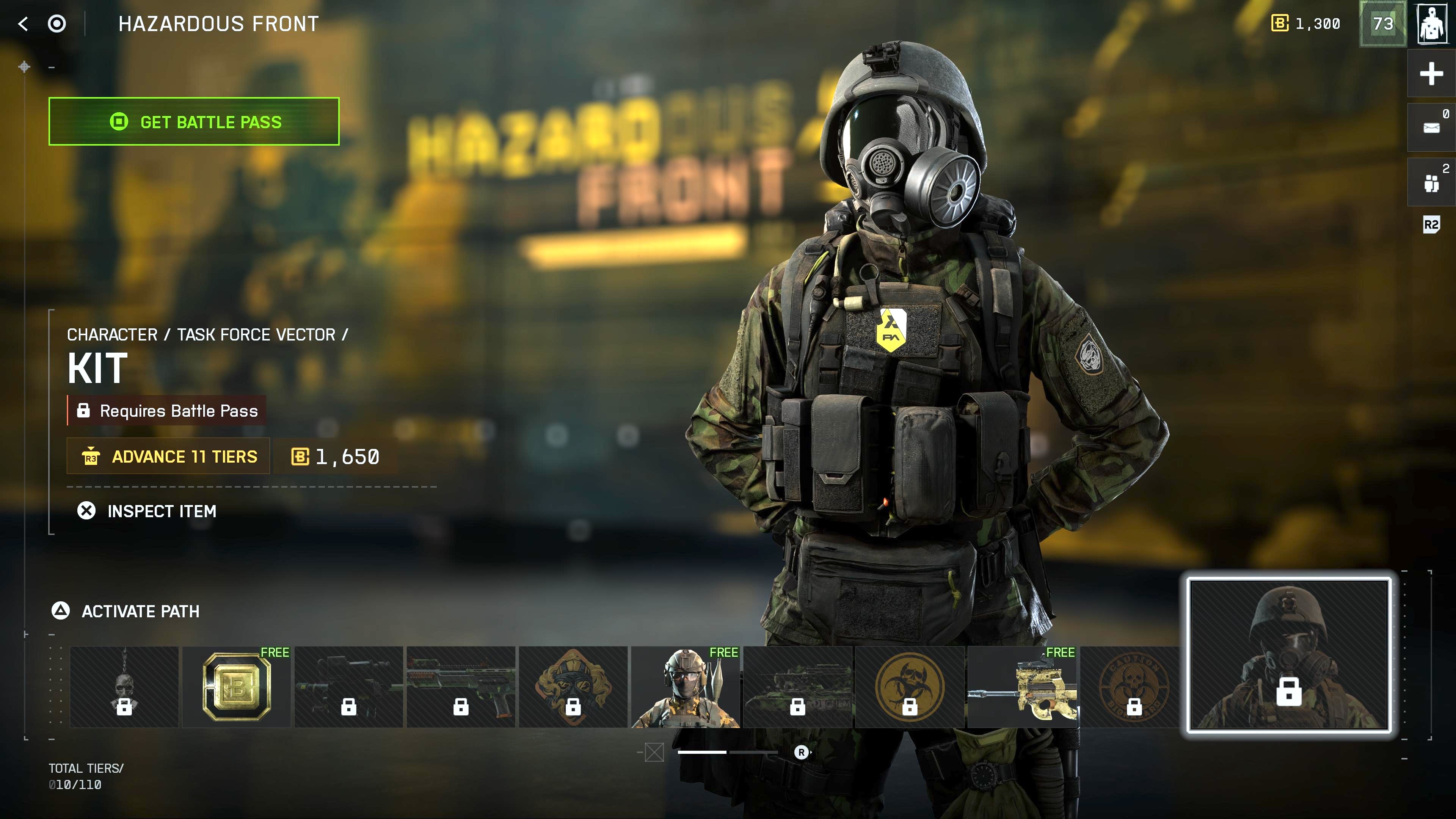Select the gas mask woman emblem reward
This screenshot has width=1456, height=819.
573,687
